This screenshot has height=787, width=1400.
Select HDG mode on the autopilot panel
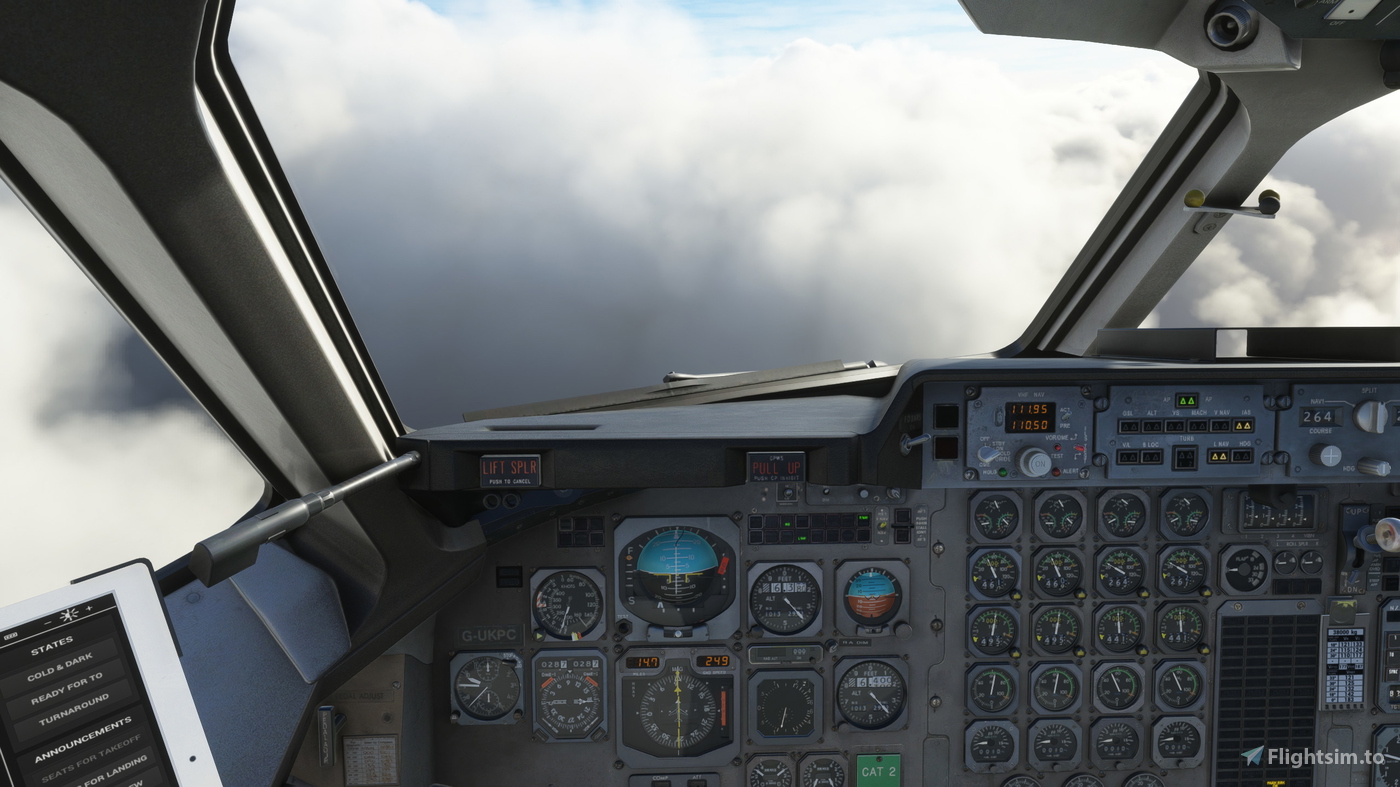pos(1241,455)
